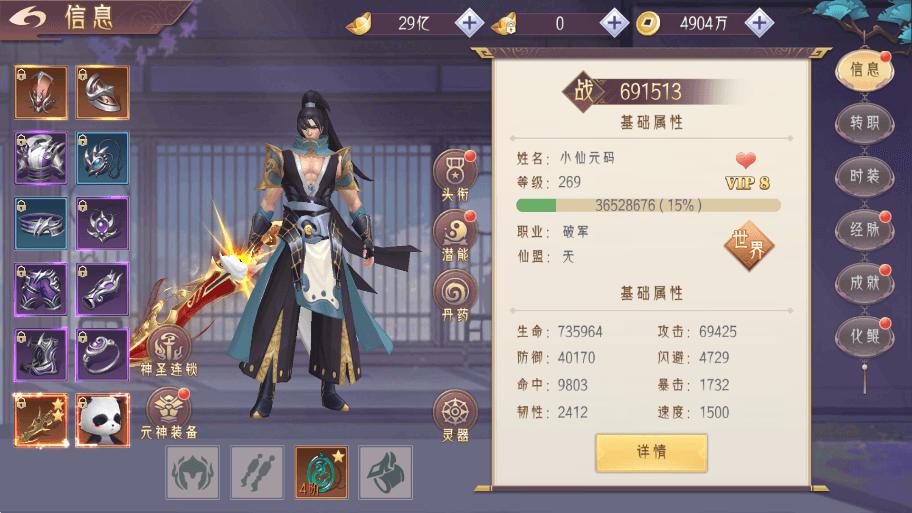Image resolution: width=912 pixels, height=513 pixels.
Task: Show the 成就 achievements tab
Action: (x=863, y=282)
